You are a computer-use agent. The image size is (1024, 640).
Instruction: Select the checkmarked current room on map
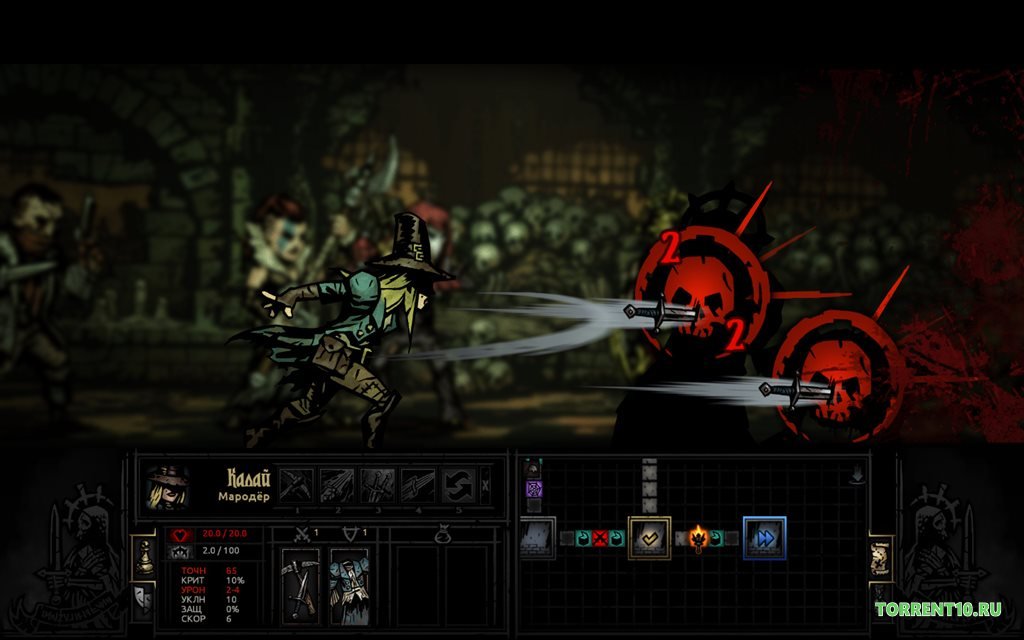pos(648,537)
